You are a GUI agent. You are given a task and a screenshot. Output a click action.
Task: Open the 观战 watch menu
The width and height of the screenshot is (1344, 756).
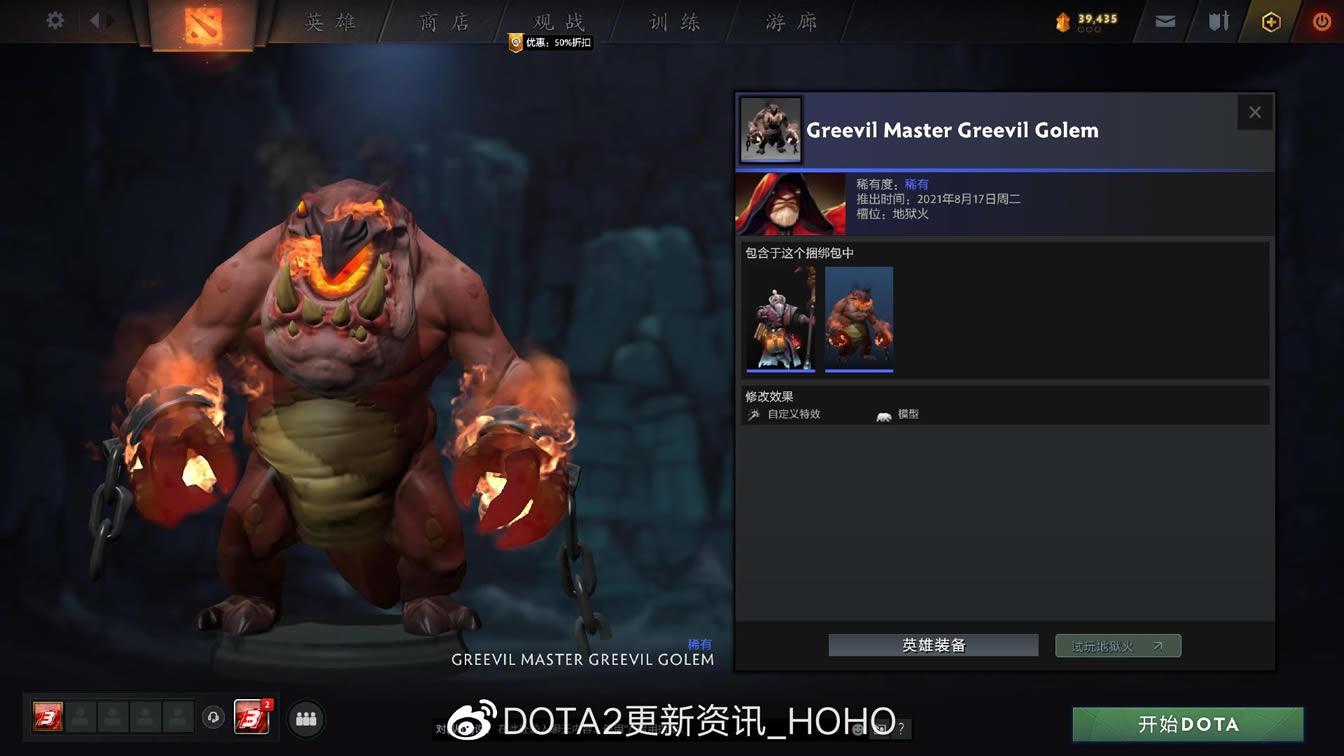click(x=560, y=22)
